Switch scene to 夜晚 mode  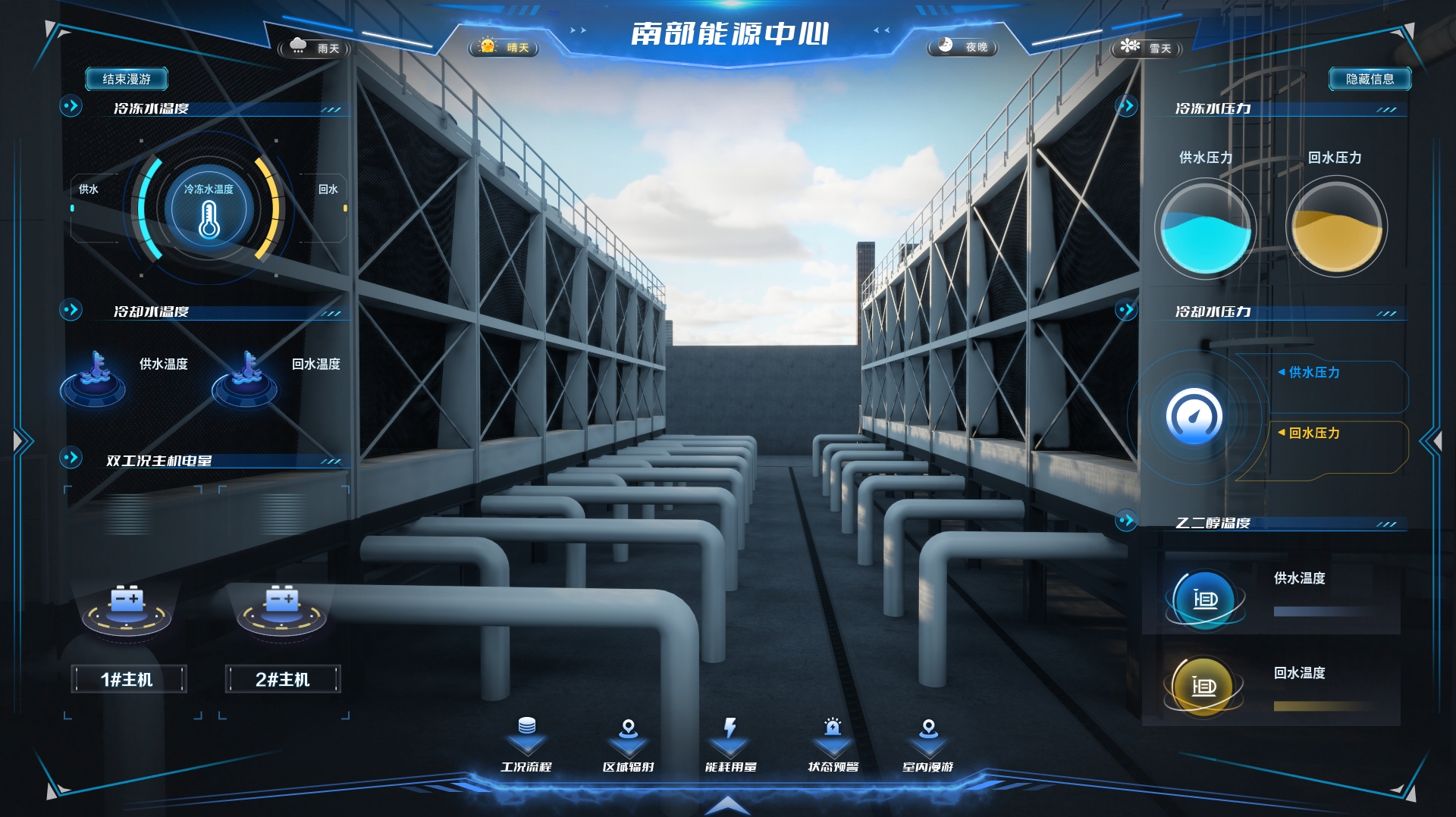click(963, 47)
